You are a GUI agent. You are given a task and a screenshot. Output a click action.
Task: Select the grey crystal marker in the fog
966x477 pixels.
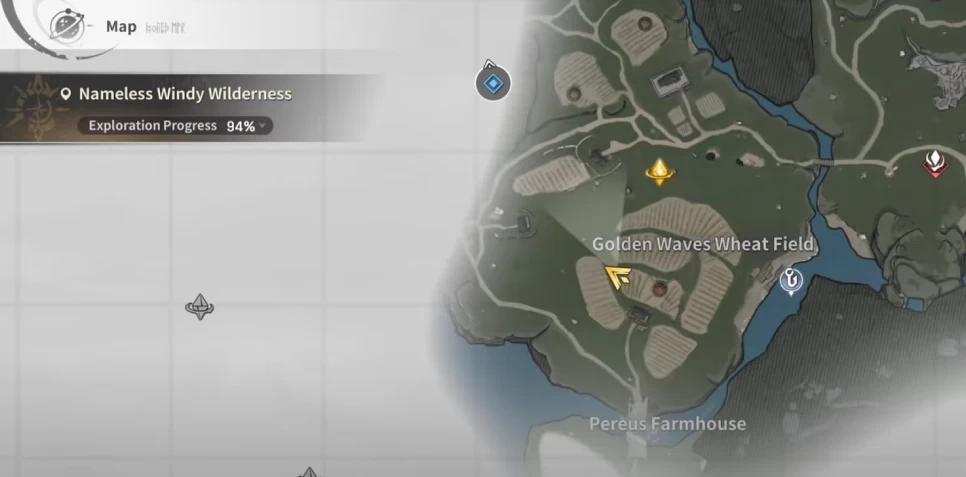point(200,306)
